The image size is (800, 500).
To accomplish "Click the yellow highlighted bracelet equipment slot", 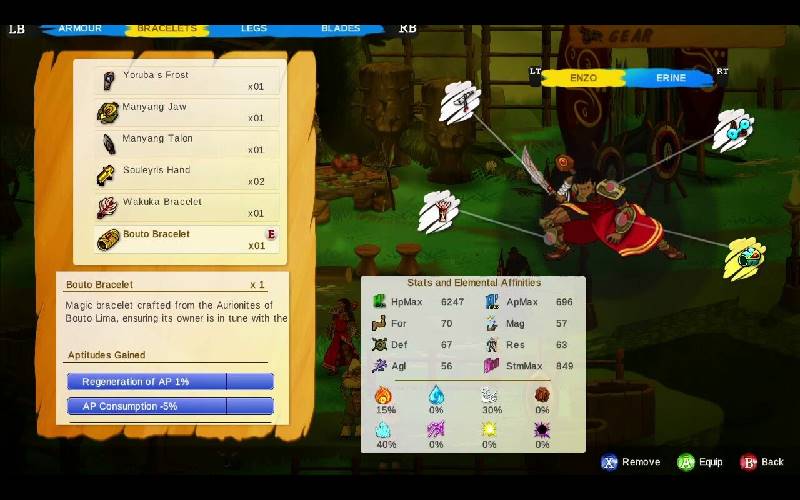I will (x=745, y=257).
